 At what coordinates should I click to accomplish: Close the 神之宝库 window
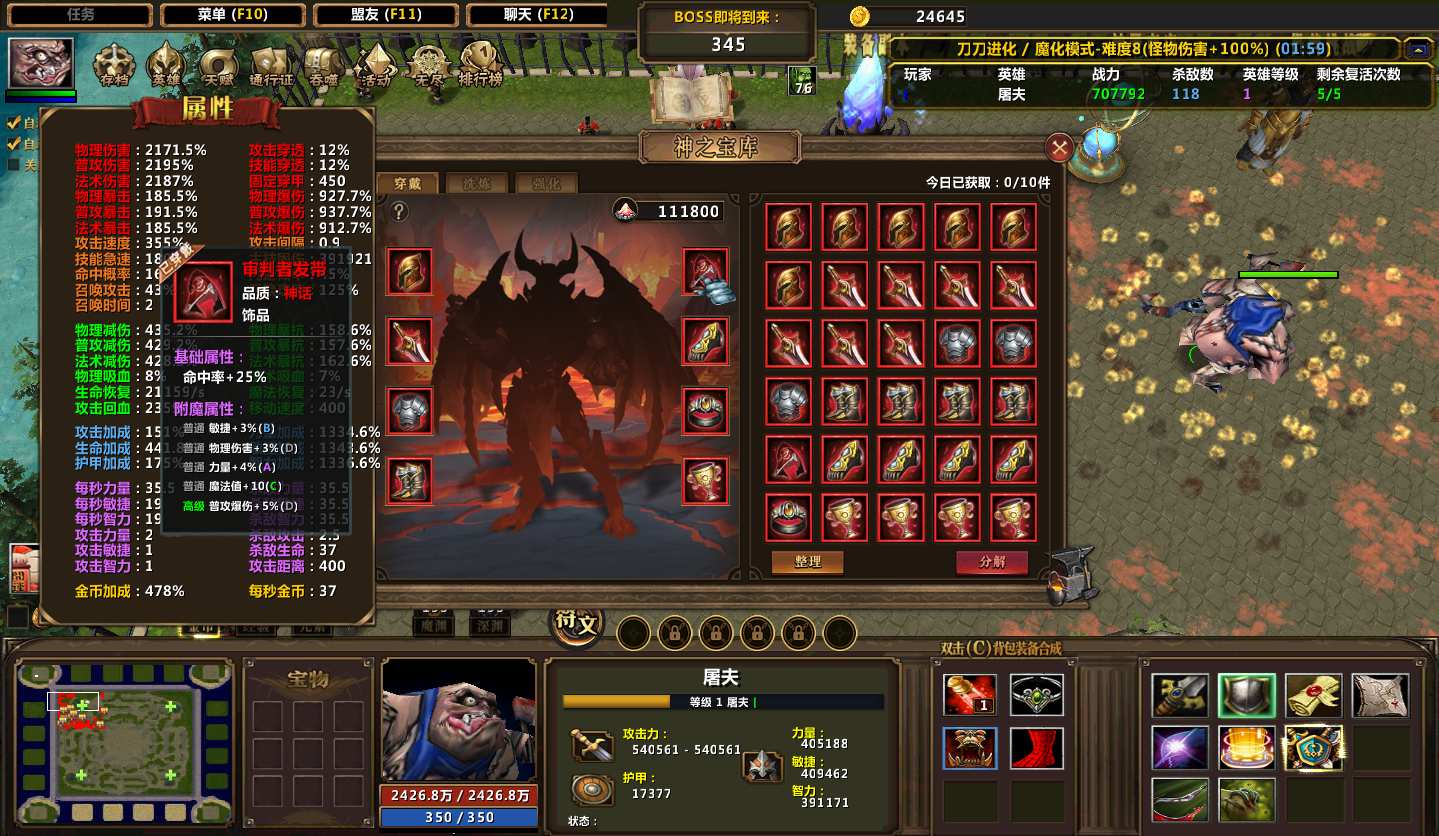[1059, 149]
